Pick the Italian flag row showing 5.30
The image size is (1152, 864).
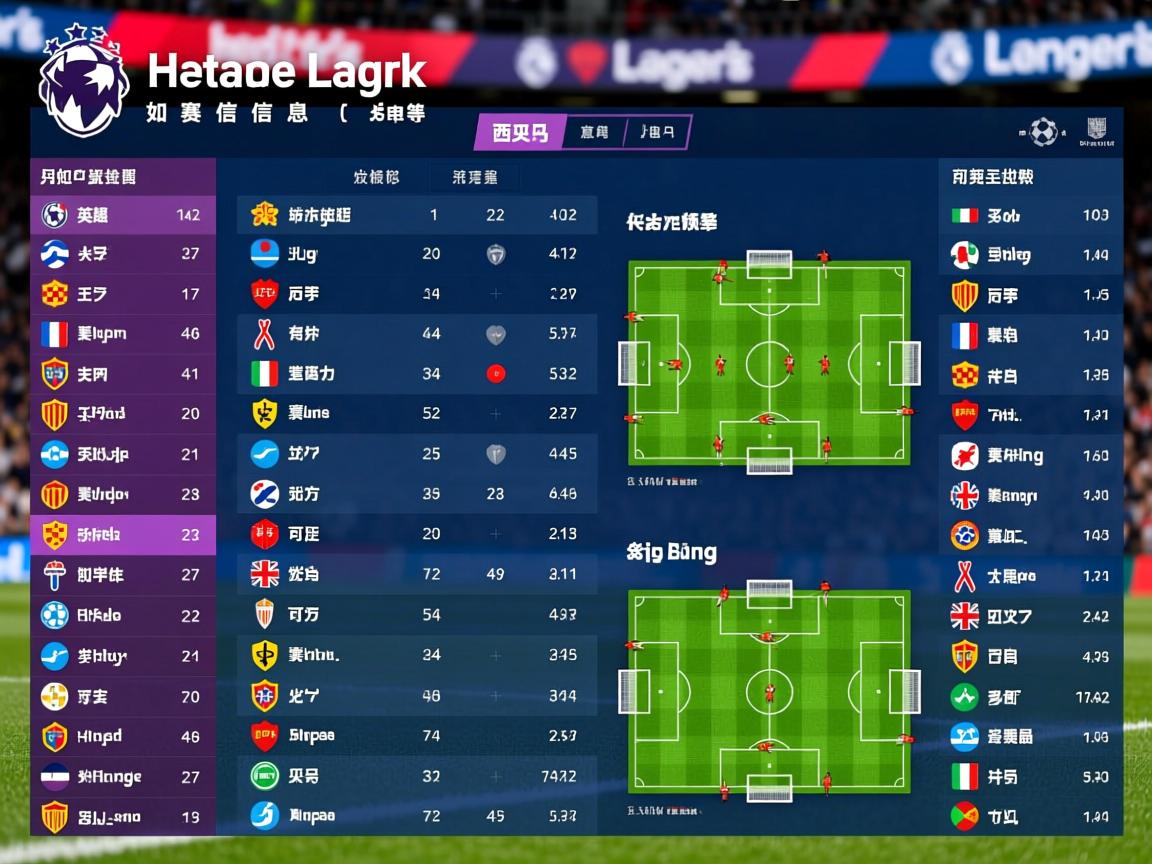tap(1030, 777)
